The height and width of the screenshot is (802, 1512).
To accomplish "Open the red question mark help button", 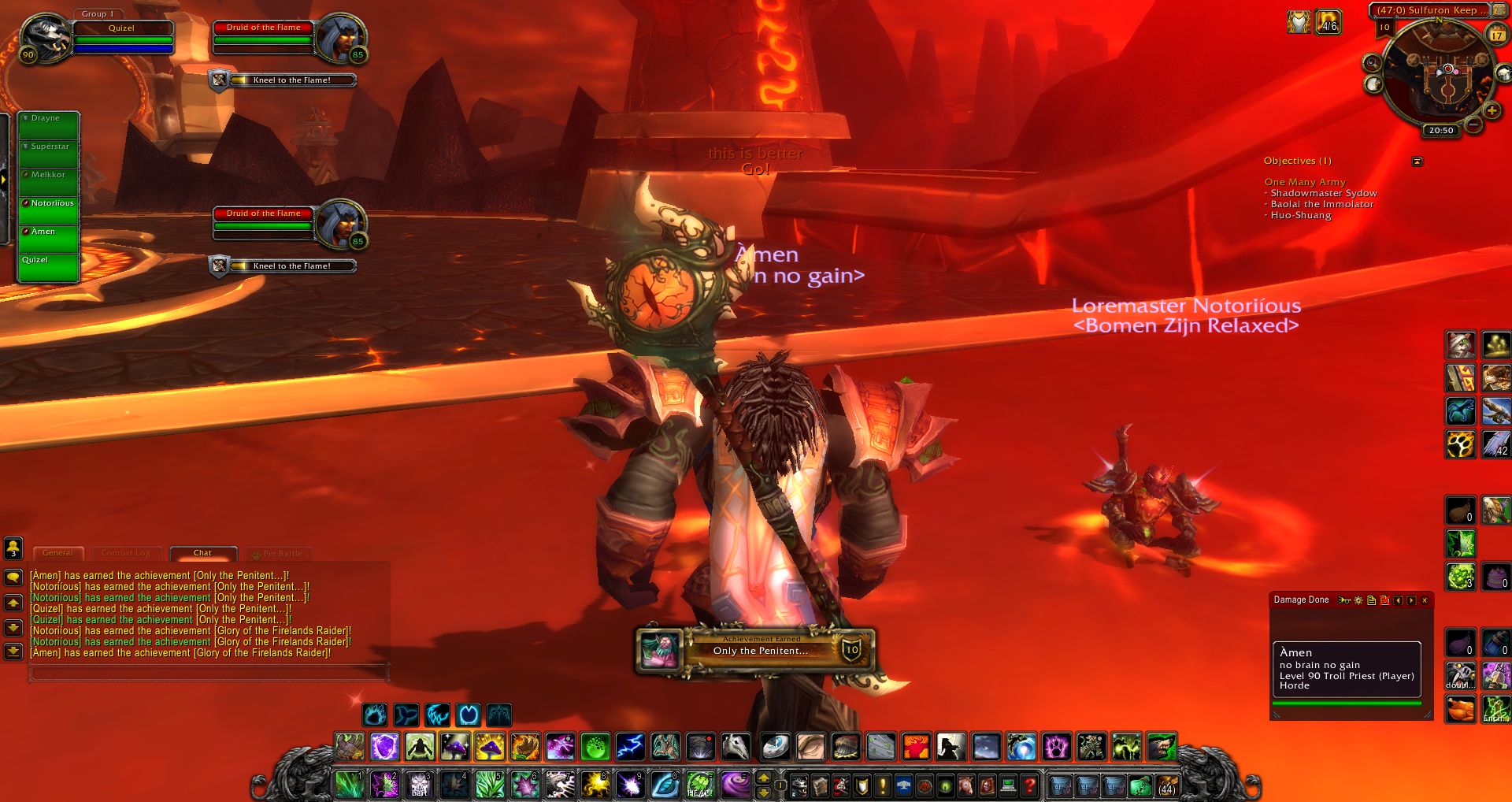I will [1029, 785].
